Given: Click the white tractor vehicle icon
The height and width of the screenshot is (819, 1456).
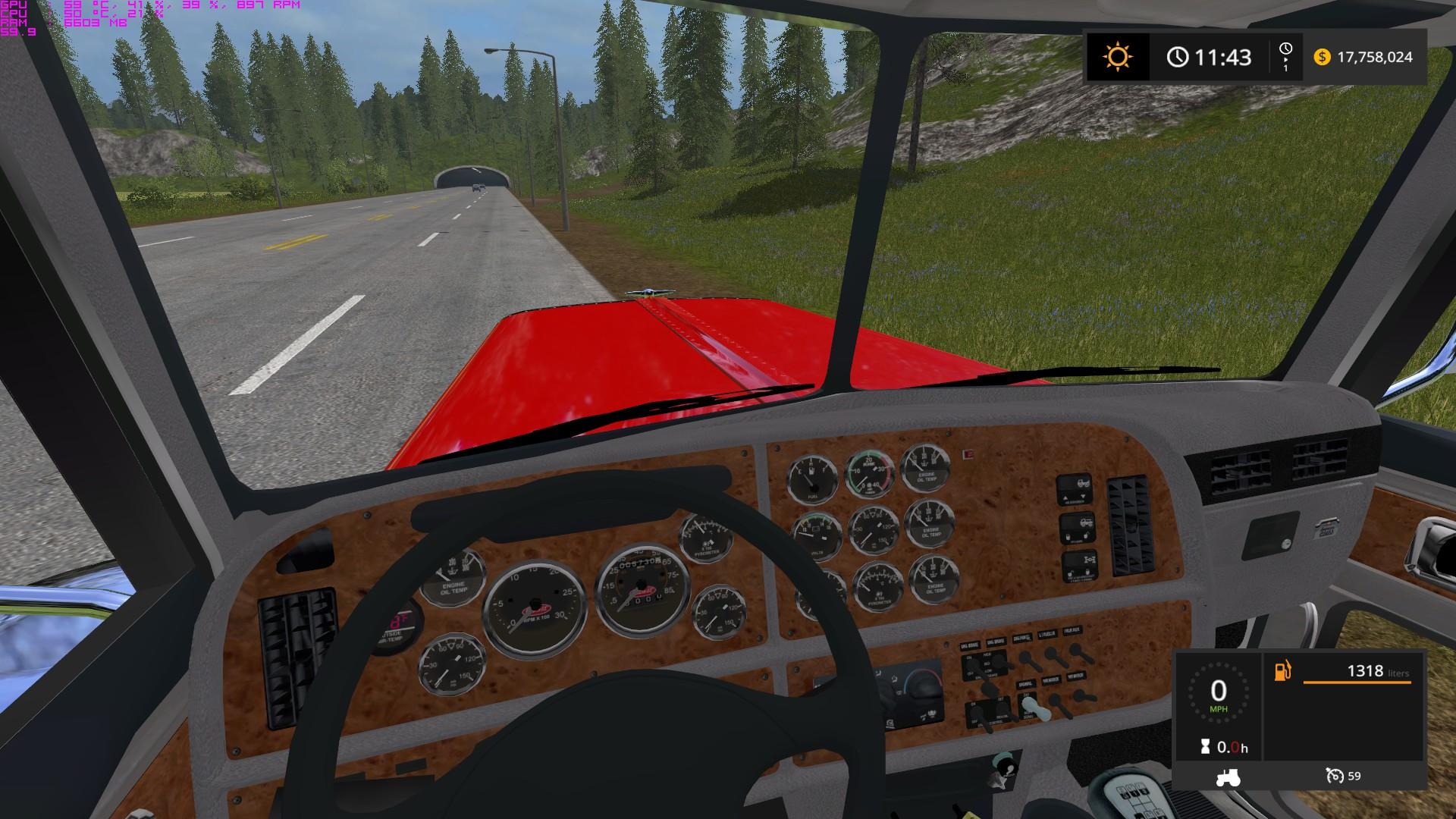Looking at the screenshot, I should point(1226,777).
